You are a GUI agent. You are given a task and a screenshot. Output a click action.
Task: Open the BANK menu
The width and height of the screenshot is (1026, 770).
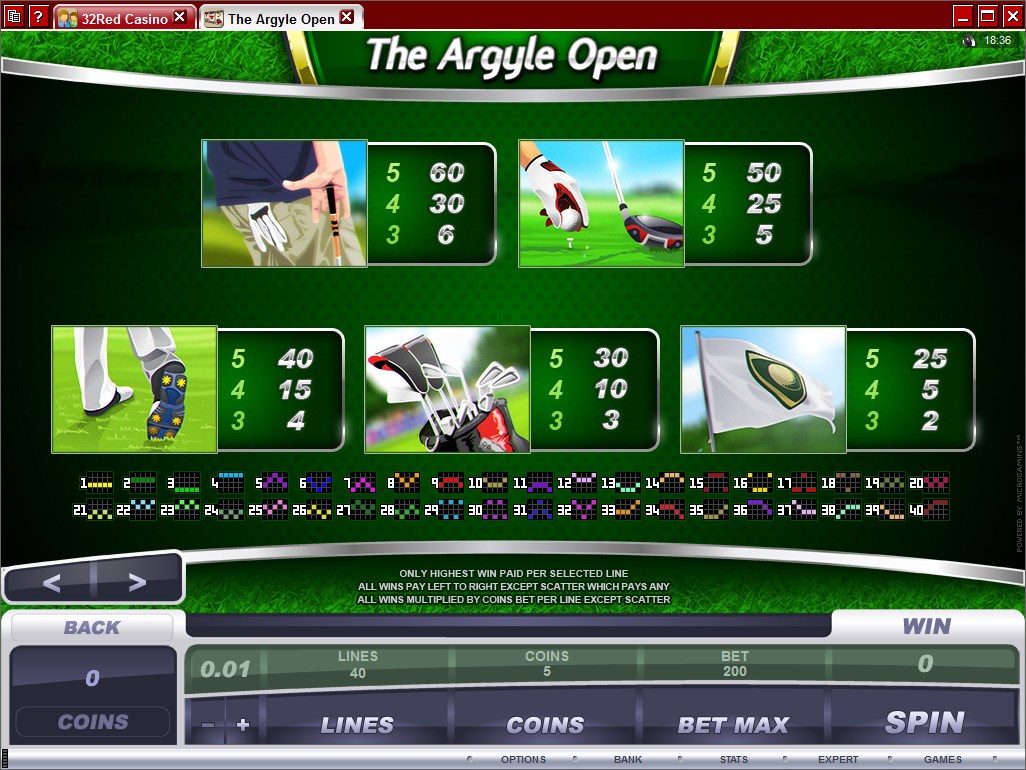(628, 760)
